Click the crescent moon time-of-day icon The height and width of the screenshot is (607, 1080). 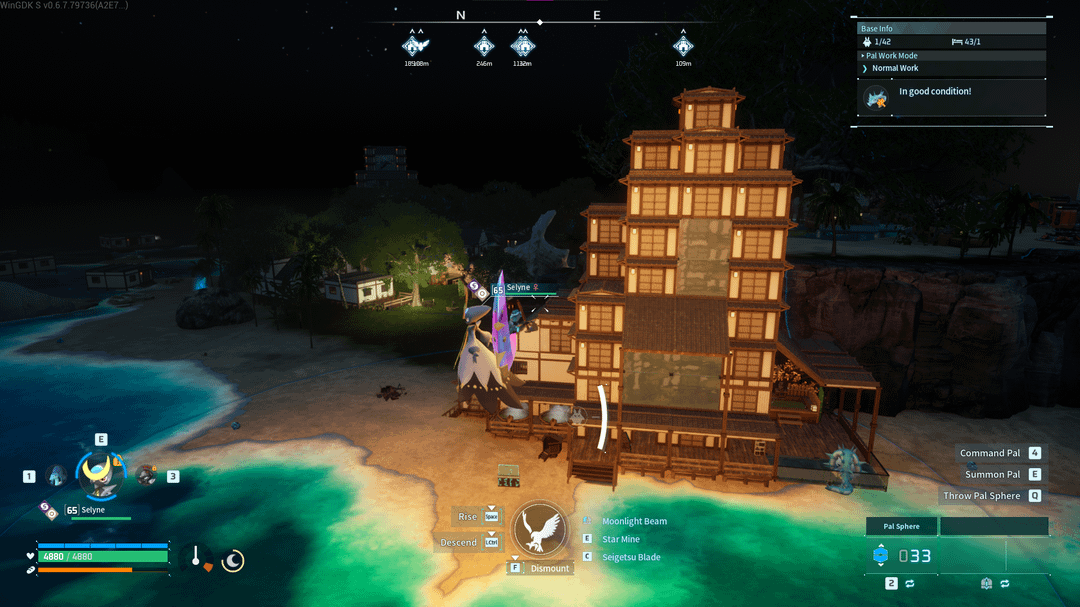pos(232,561)
